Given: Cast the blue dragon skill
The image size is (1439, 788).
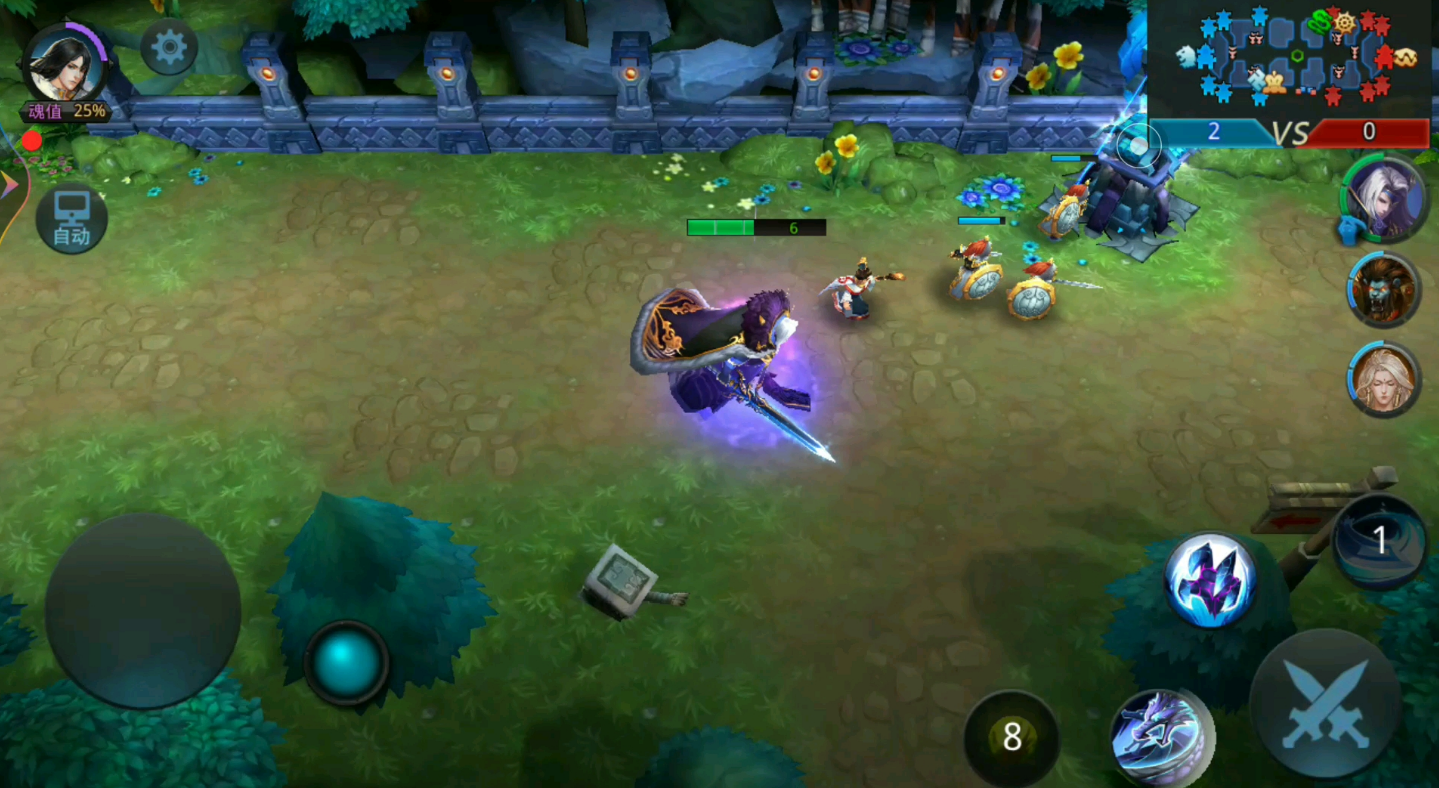Looking at the screenshot, I should 1160,738.
